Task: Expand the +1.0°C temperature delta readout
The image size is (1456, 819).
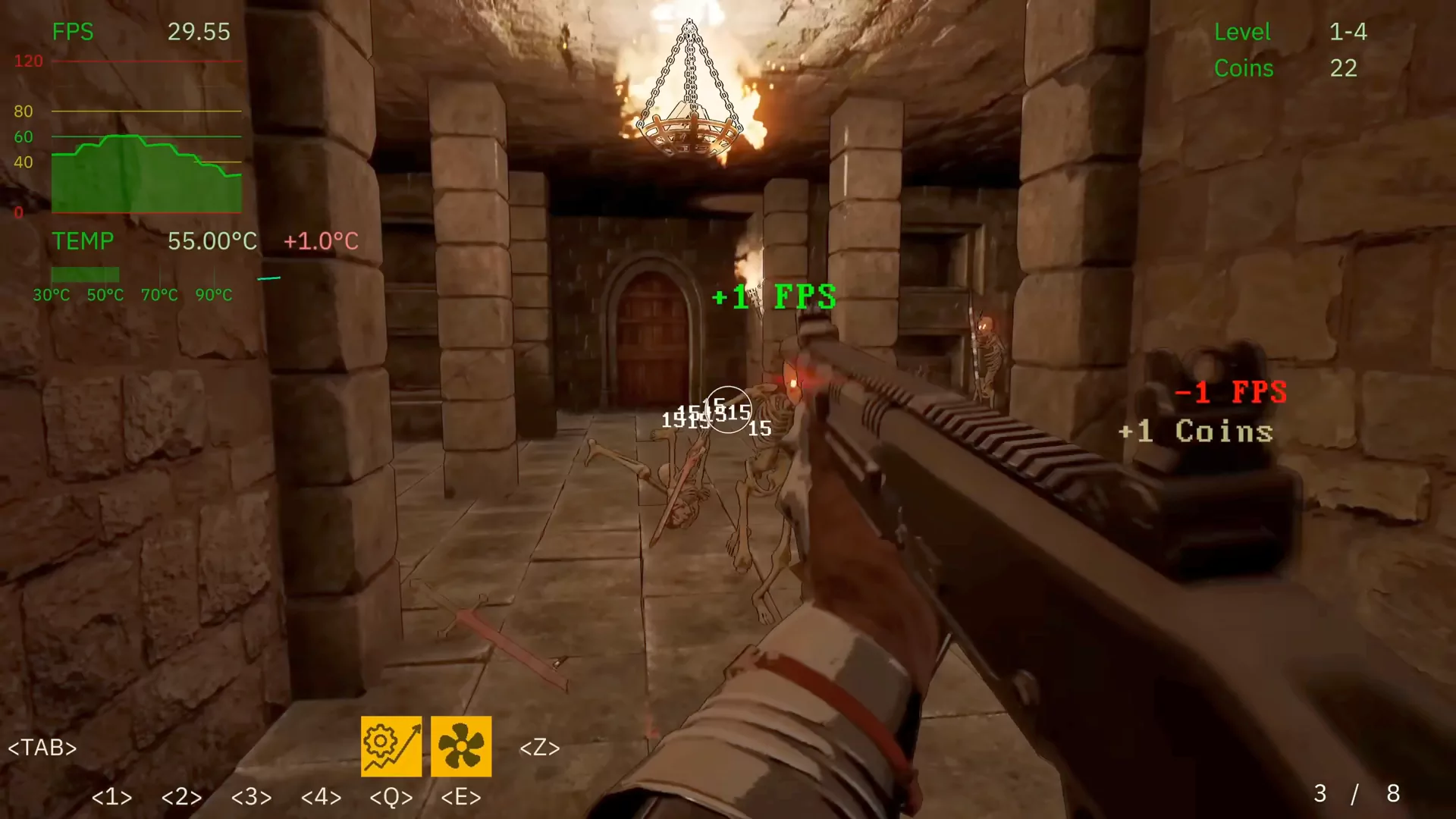Action: pos(322,241)
